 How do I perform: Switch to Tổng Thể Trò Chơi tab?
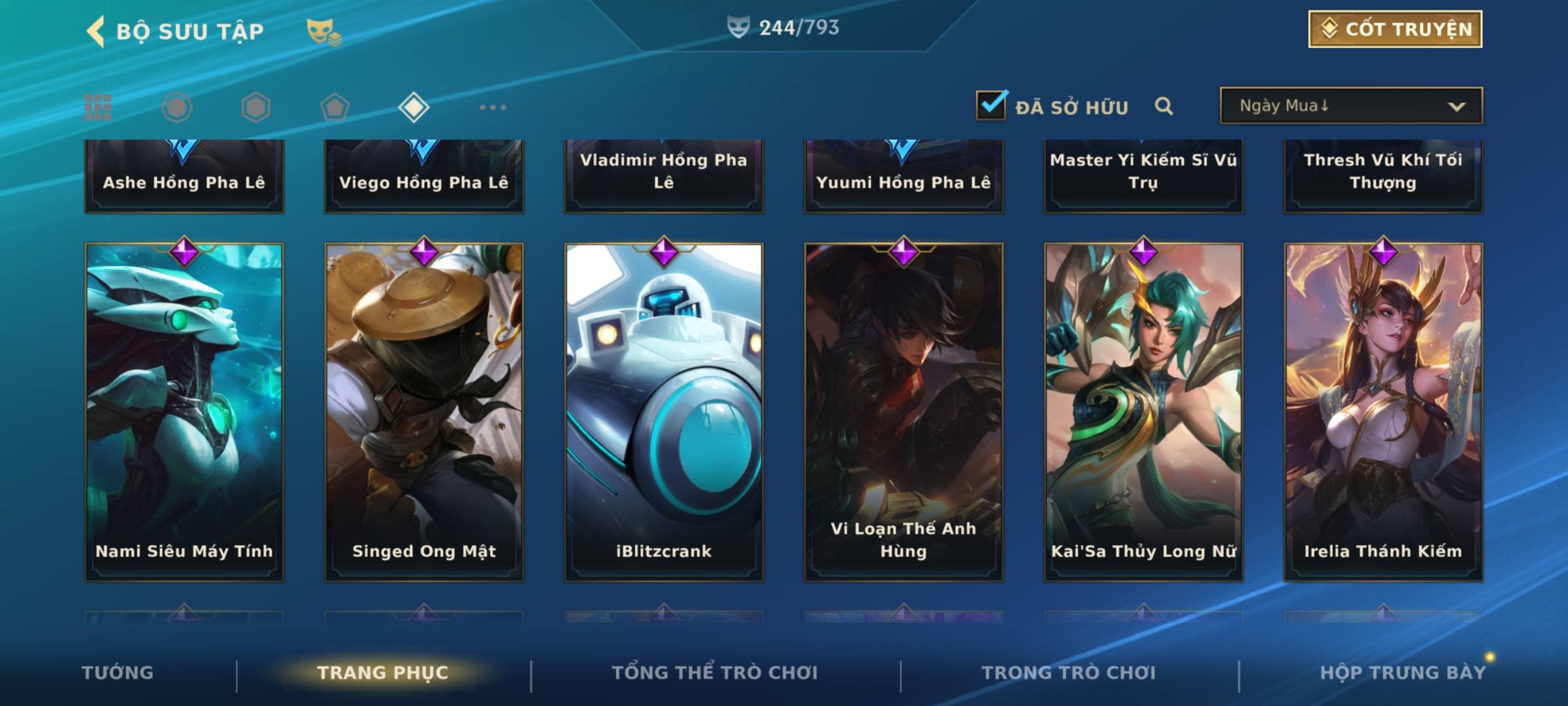[x=715, y=673]
